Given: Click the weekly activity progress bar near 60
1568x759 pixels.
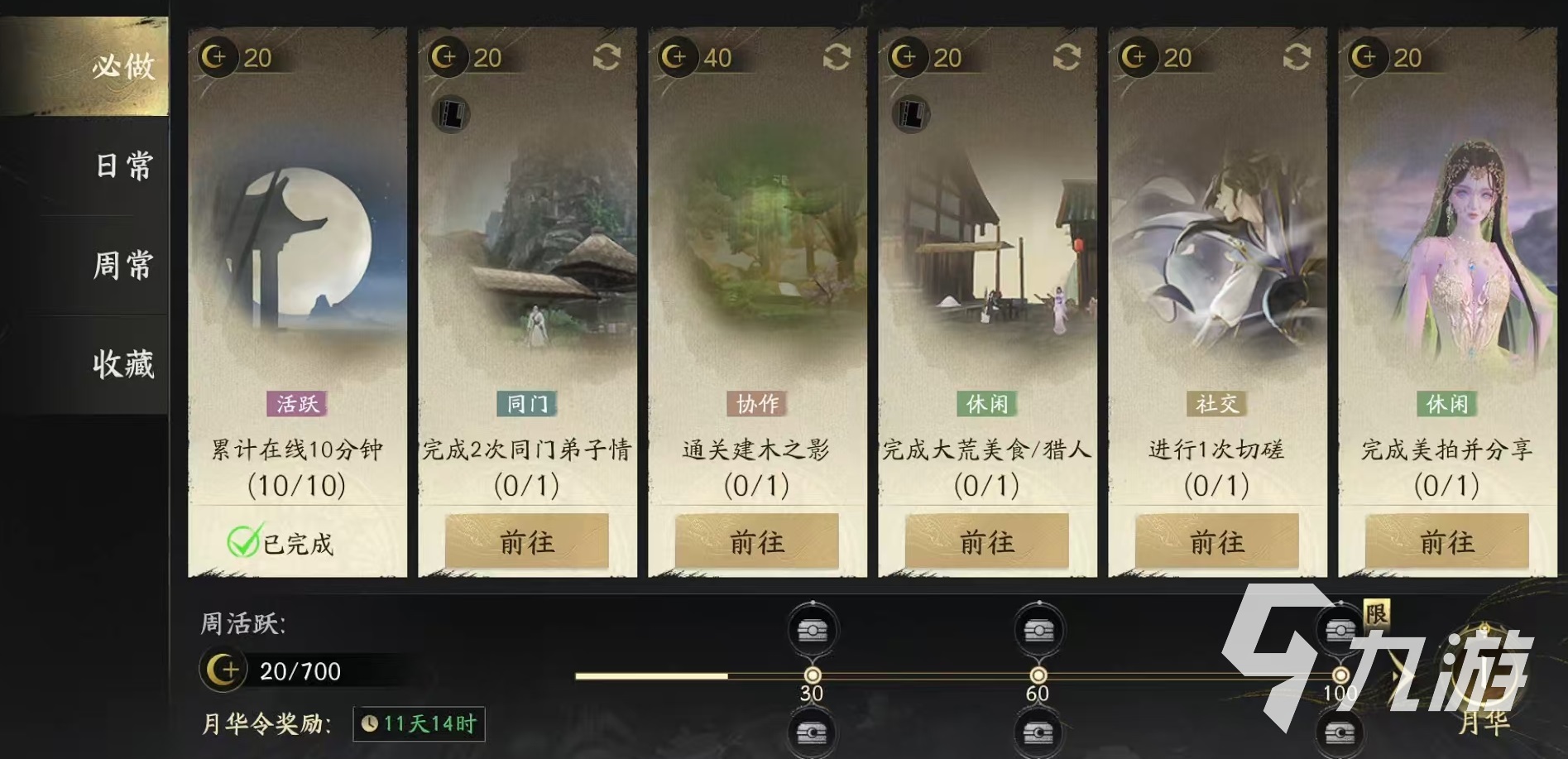Looking at the screenshot, I should coord(1038,675).
